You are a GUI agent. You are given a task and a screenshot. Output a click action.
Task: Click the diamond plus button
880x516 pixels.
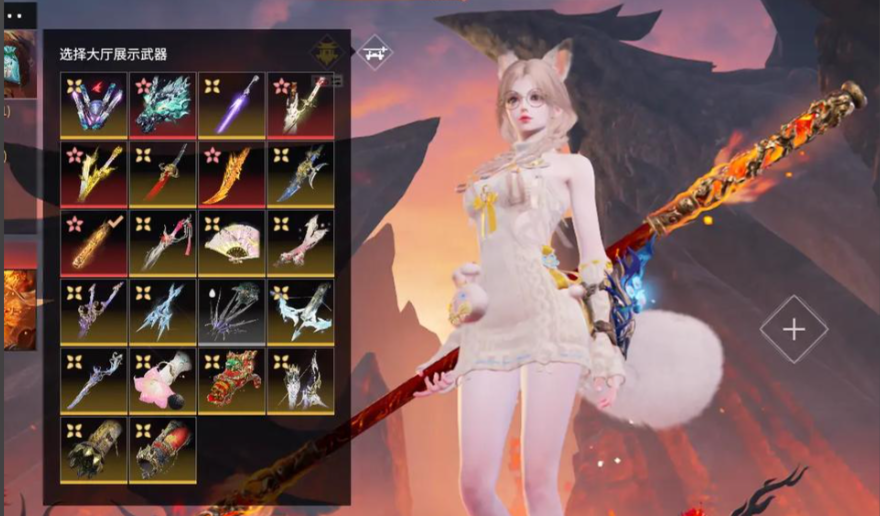pos(793,329)
